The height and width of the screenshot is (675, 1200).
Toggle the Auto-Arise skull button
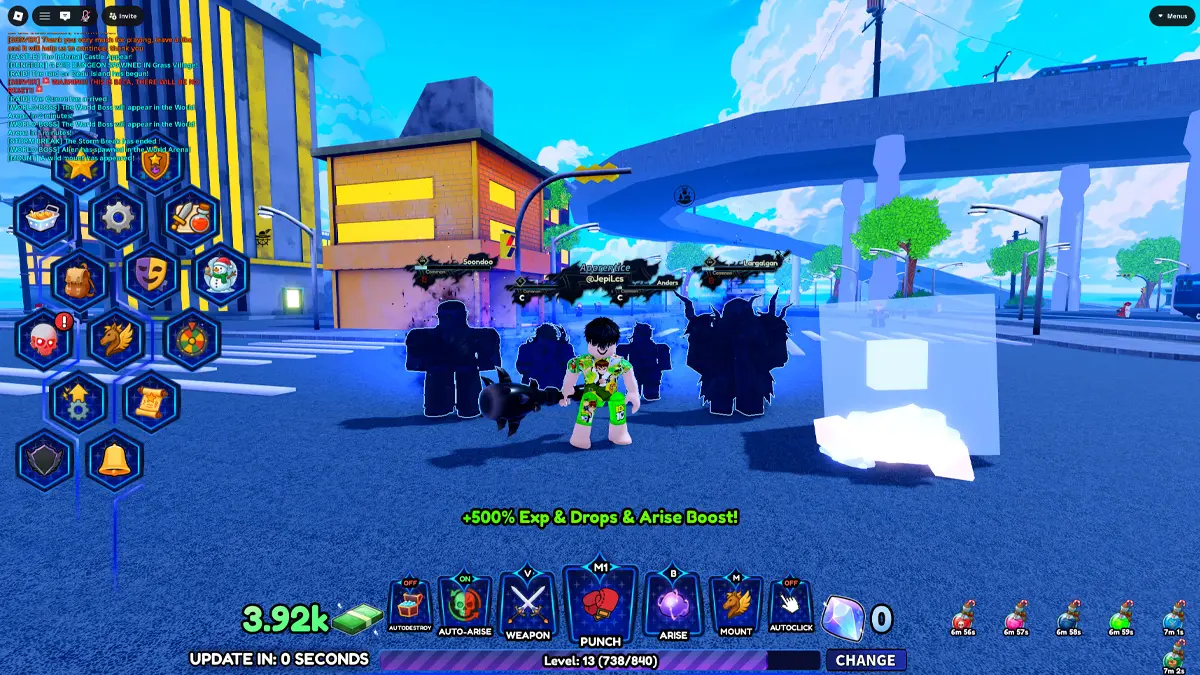click(465, 607)
